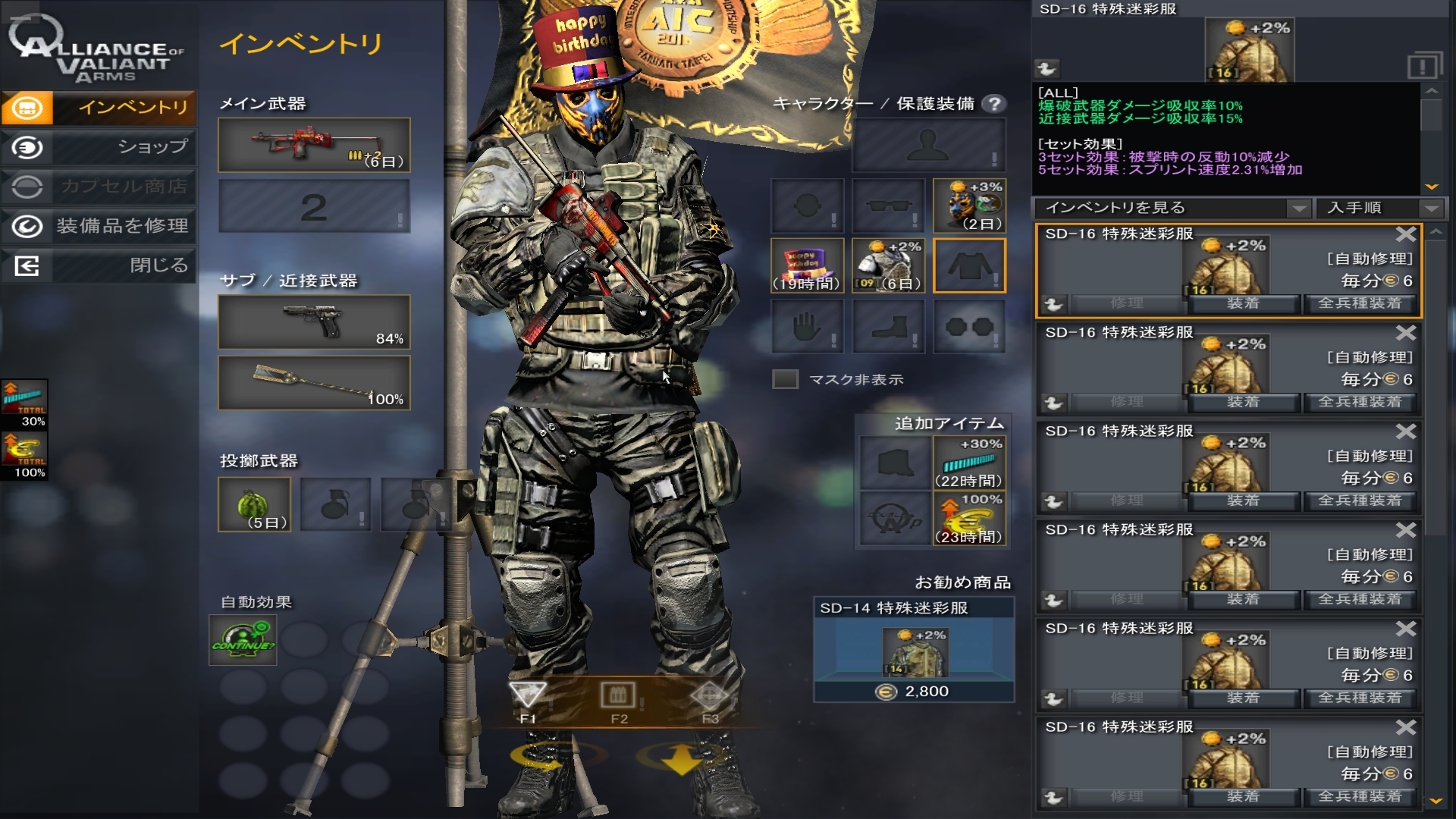
Task: Open the 入手順 sort dropdown
Action: point(1379,208)
